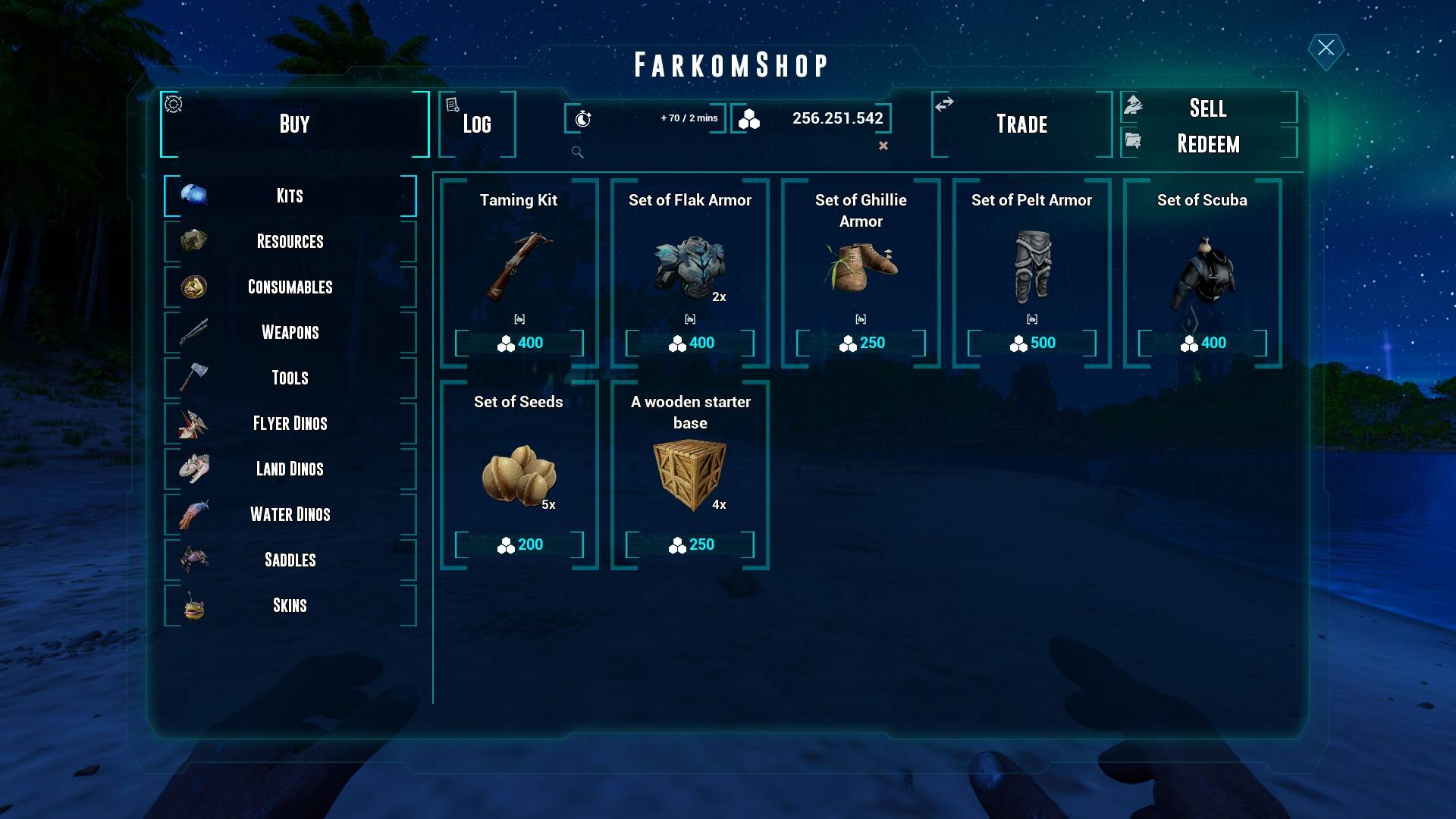Screen dimensions: 1456x819
Task: Open the Log tab
Action: click(477, 124)
